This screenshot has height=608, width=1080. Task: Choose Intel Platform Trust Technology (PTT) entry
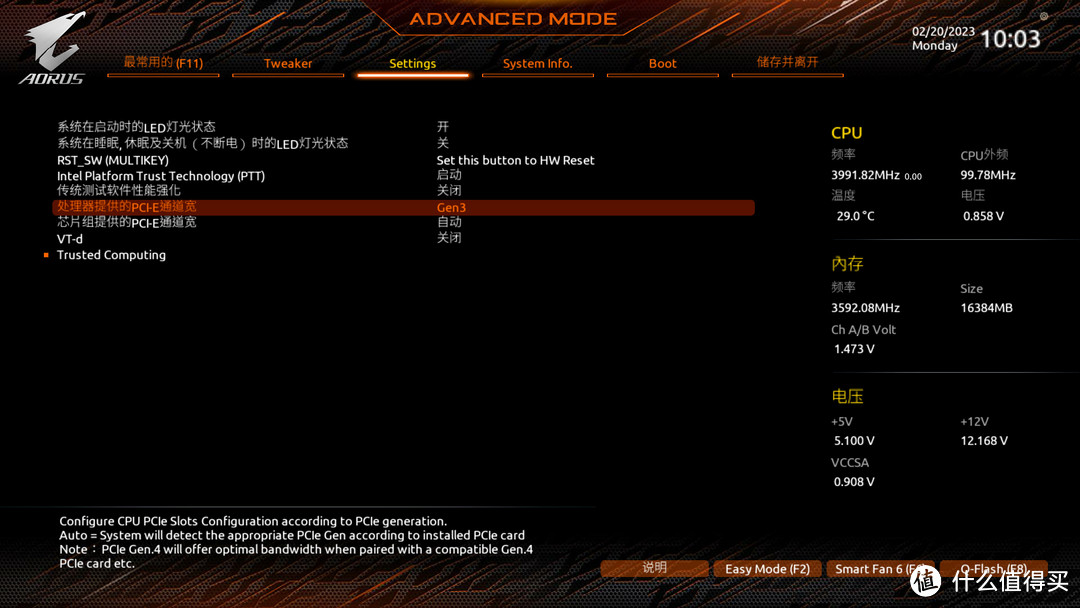[161, 176]
